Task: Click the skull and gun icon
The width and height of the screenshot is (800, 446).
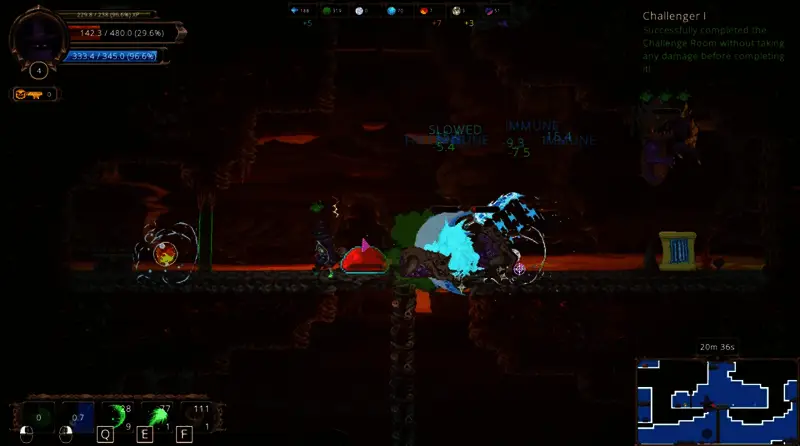Action: pyautogui.click(x=27, y=94)
